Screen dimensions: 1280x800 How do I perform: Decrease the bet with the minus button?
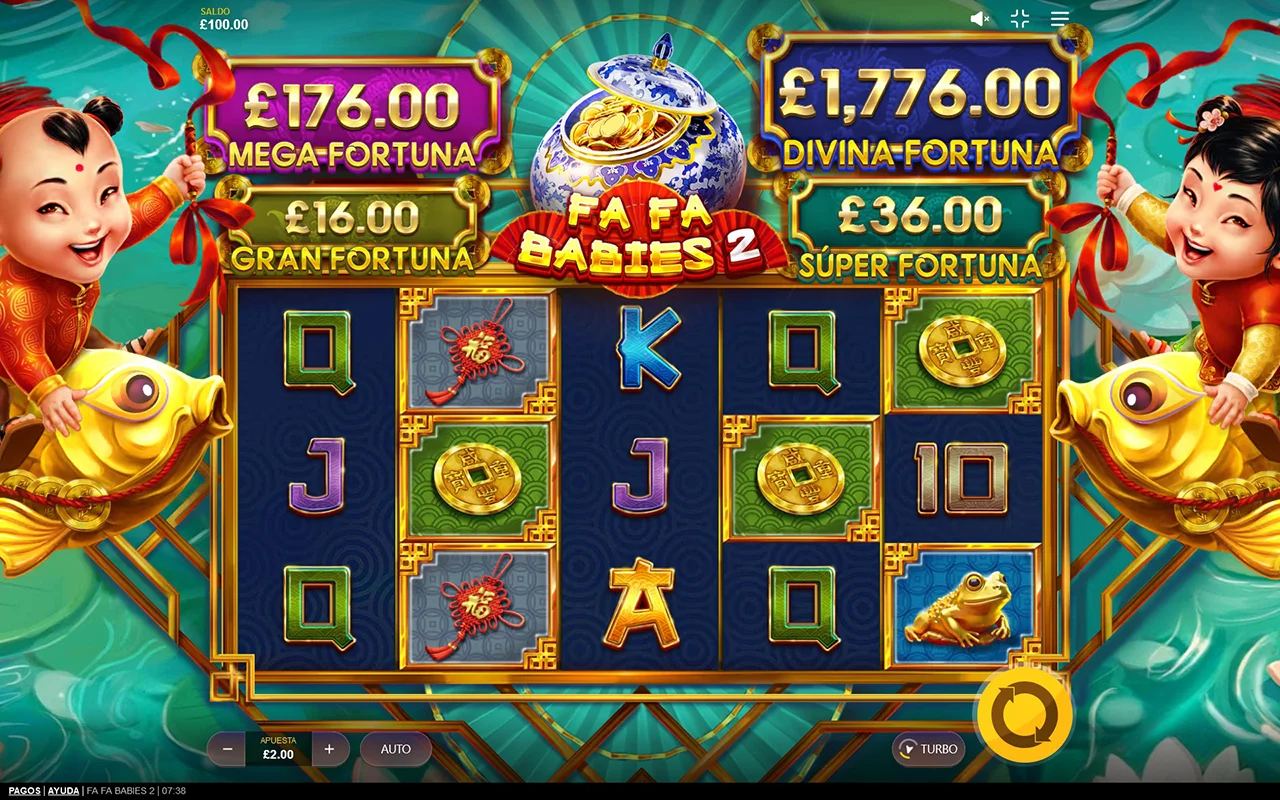227,749
